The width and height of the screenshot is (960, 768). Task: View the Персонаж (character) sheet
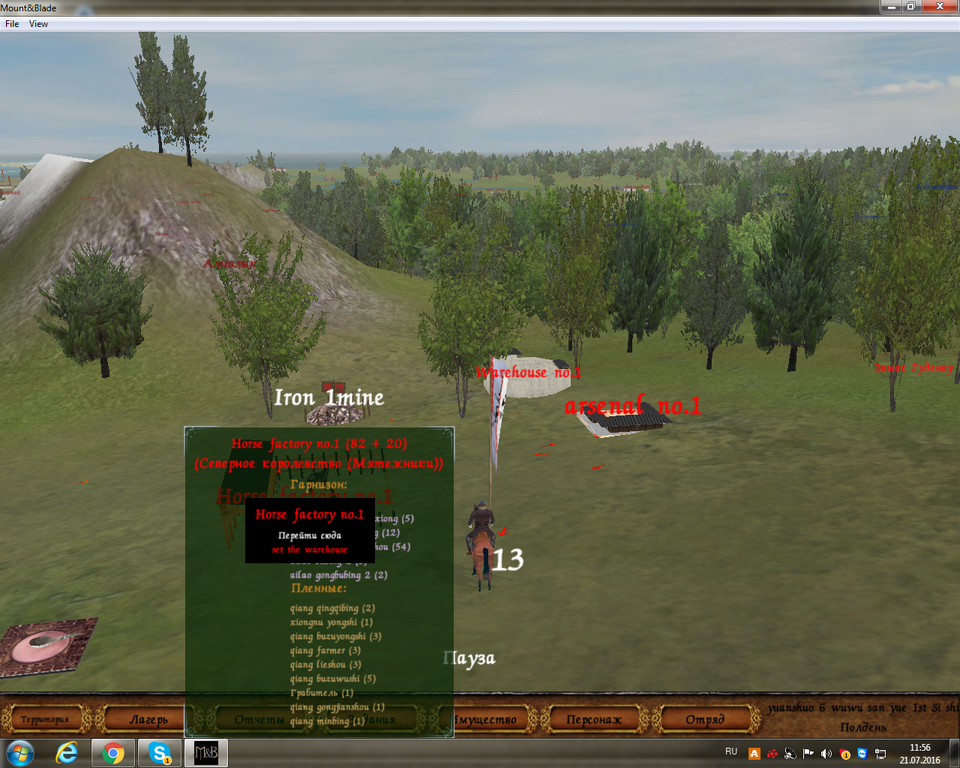pyautogui.click(x=593, y=719)
